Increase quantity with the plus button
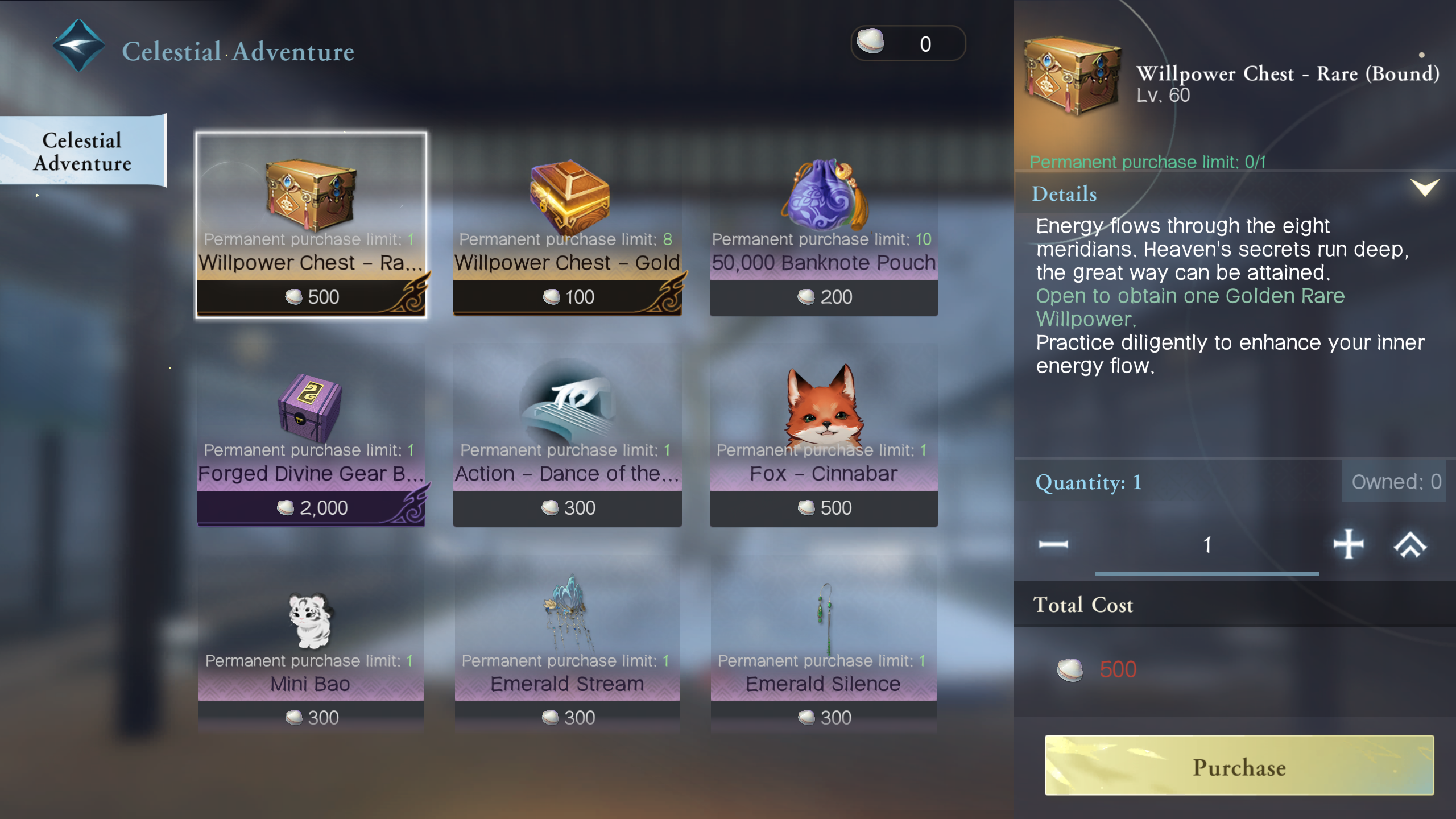Screen dimensions: 1456x819 (1348, 544)
